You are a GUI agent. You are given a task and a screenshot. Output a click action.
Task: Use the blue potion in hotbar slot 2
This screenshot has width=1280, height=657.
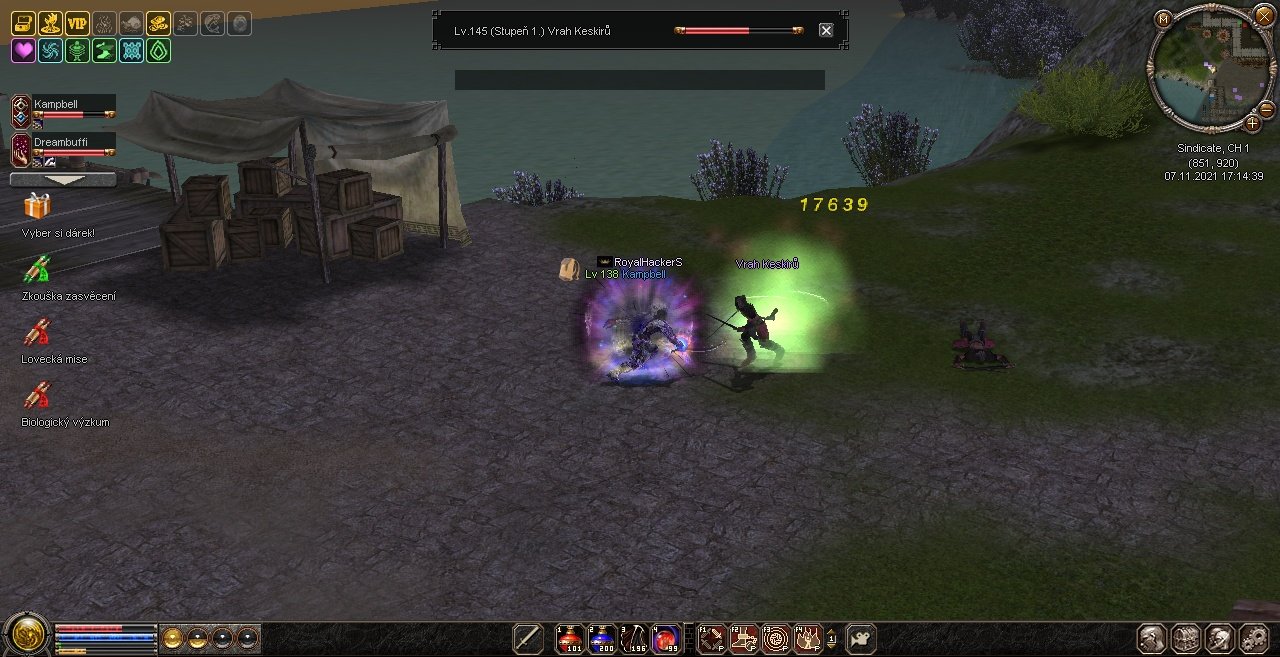click(x=603, y=638)
